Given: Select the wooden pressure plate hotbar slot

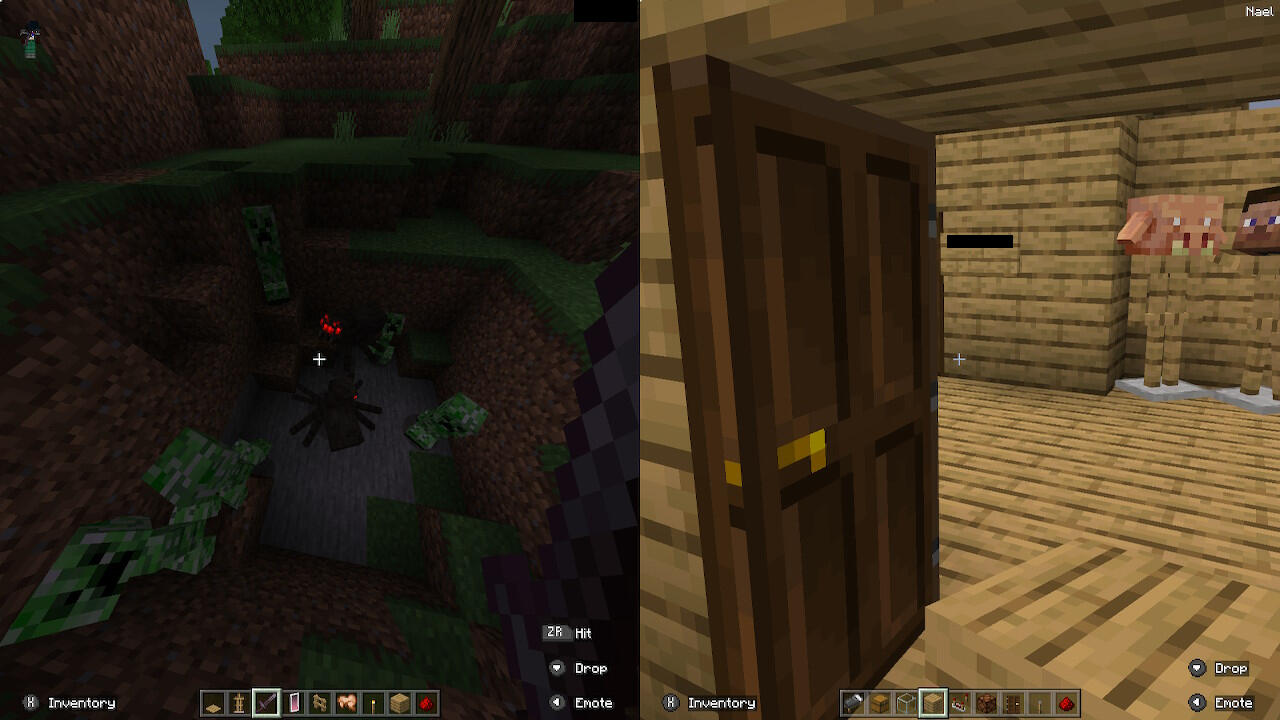Looking at the screenshot, I should pos(214,703).
